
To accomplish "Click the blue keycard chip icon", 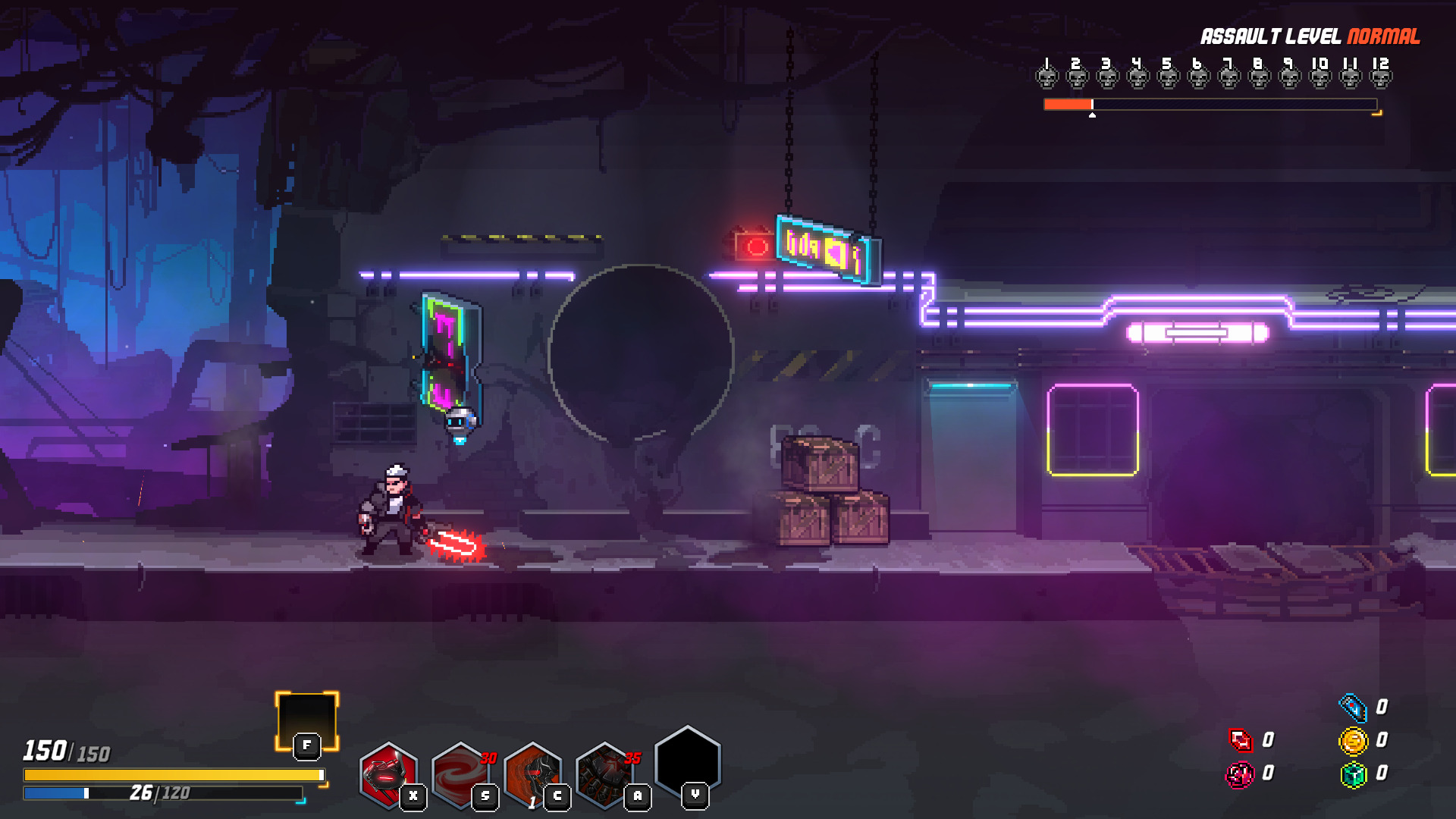I will click(1353, 708).
